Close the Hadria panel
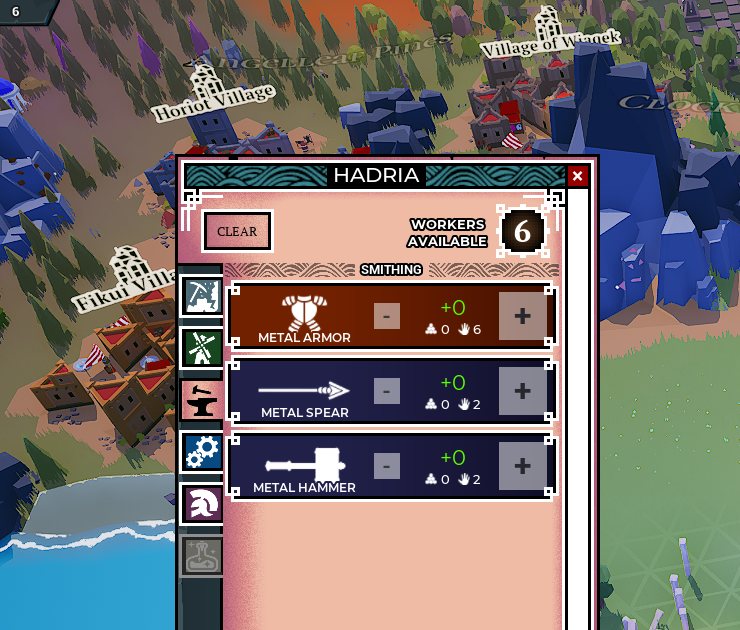Image resolution: width=740 pixels, height=630 pixels. pos(577,176)
